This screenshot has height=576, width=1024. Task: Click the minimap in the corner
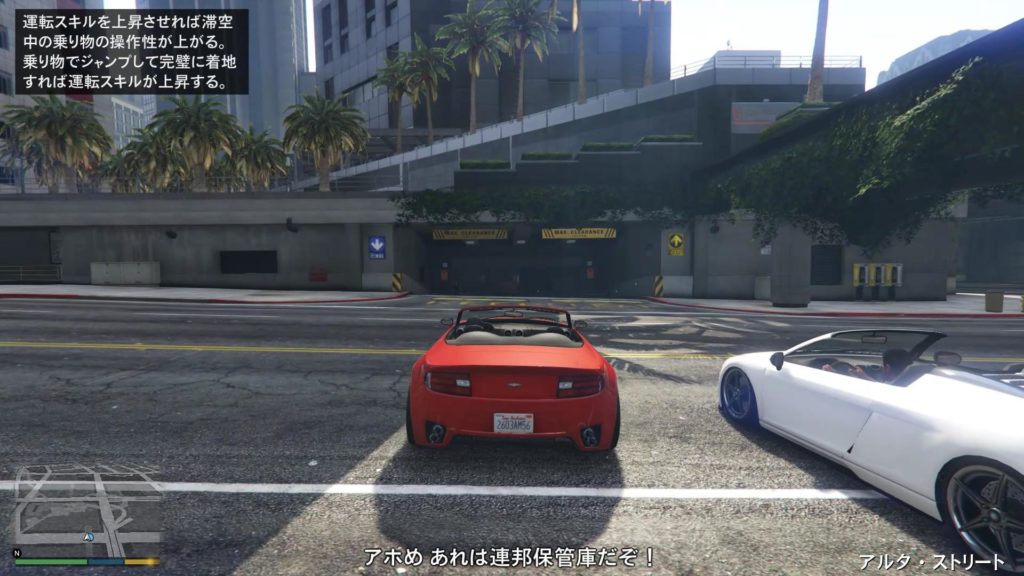point(86,510)
